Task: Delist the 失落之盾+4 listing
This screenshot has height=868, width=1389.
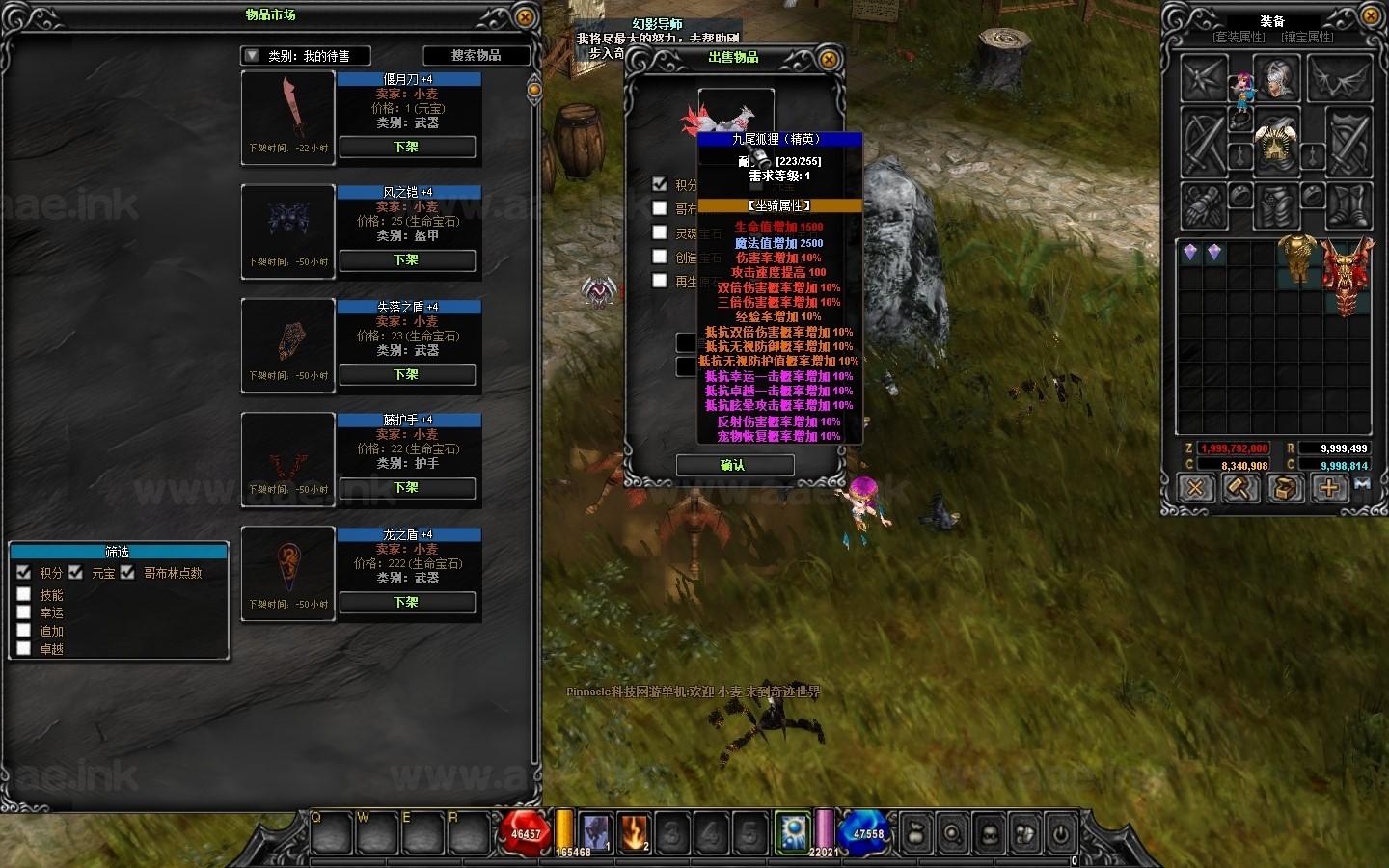Action: [x=406, y=375]
